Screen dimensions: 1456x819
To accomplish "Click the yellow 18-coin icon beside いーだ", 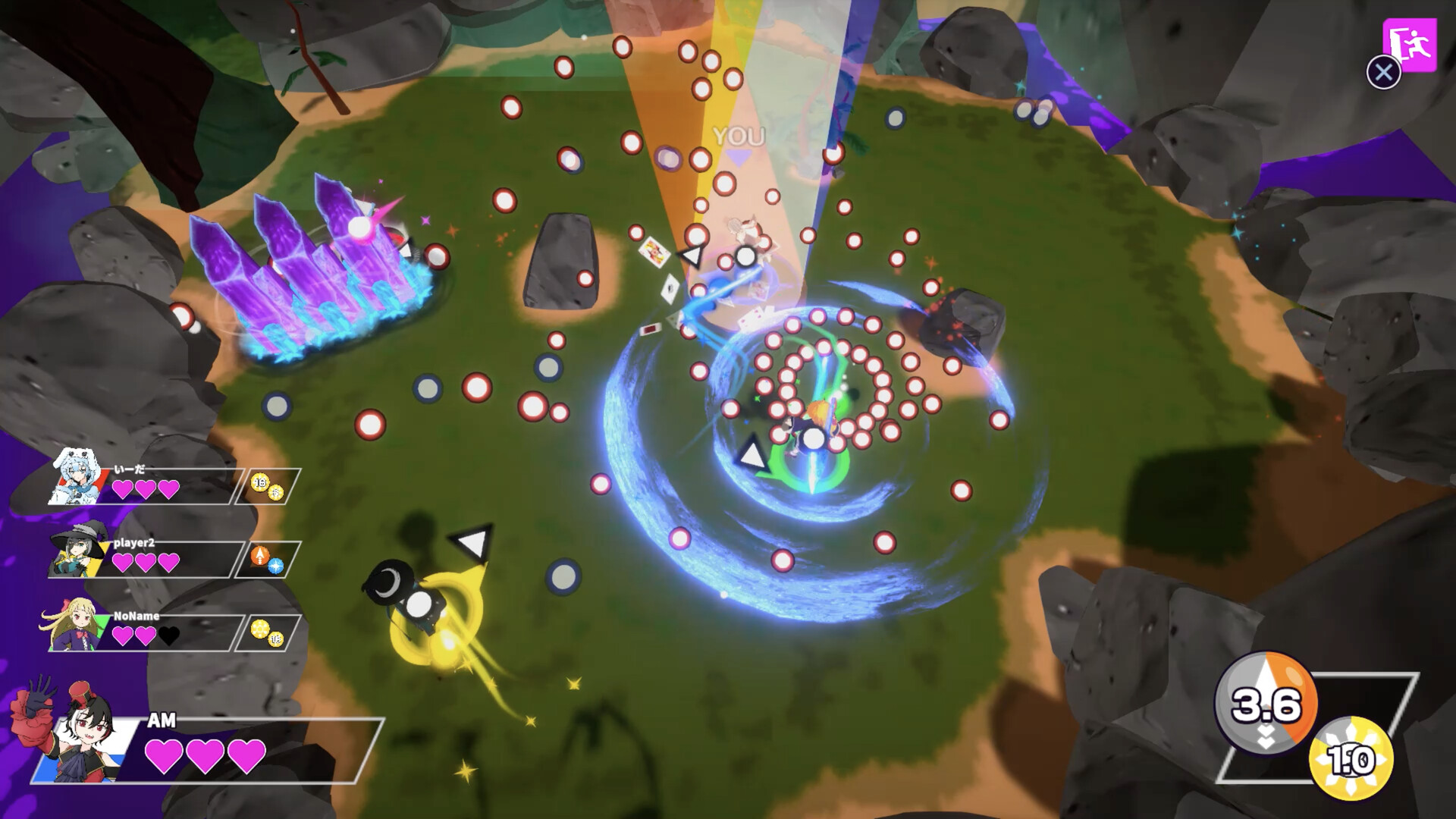I will [259, 482].
